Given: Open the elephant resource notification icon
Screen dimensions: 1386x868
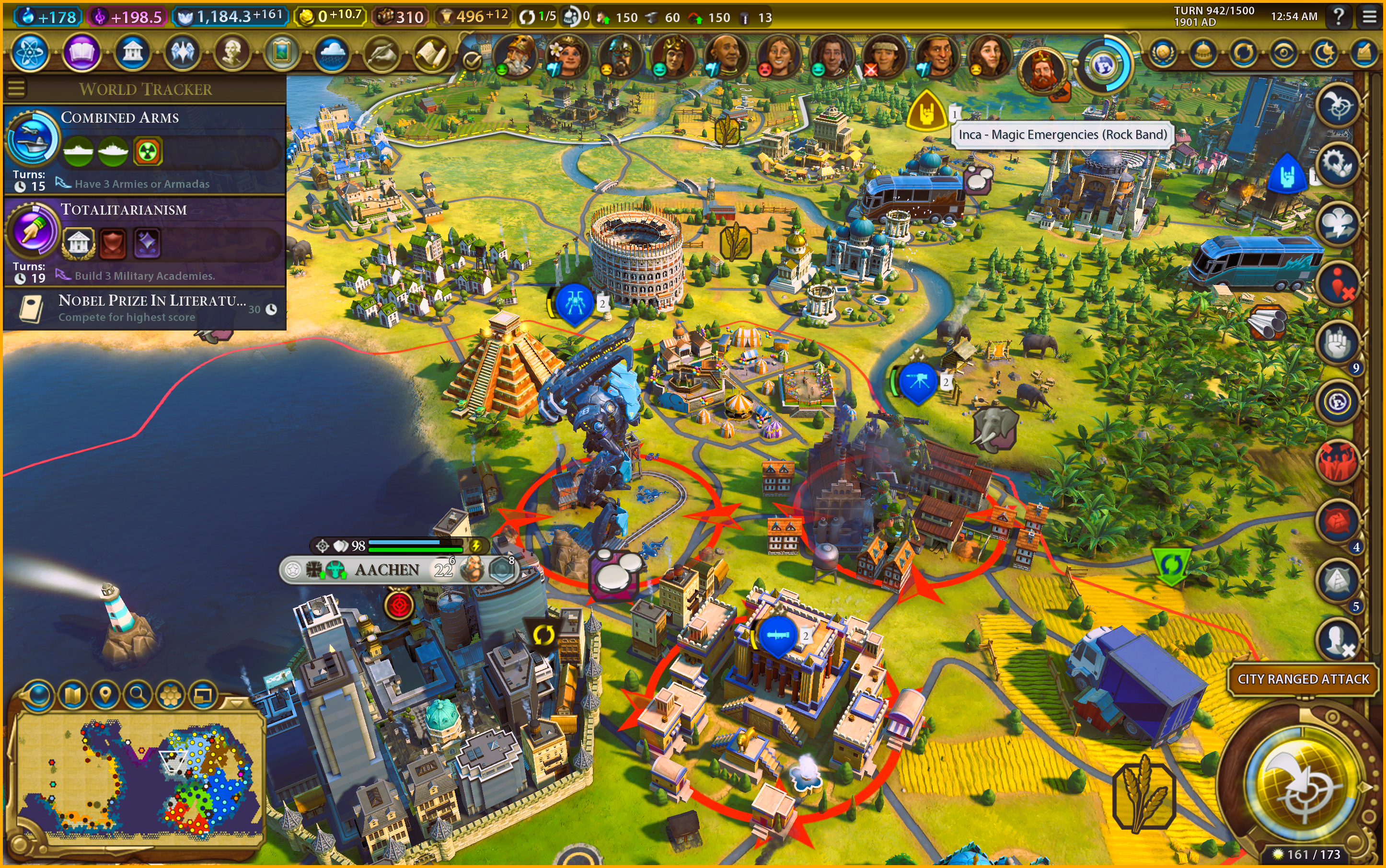Looking at the screenshot, I should point(995,428).
